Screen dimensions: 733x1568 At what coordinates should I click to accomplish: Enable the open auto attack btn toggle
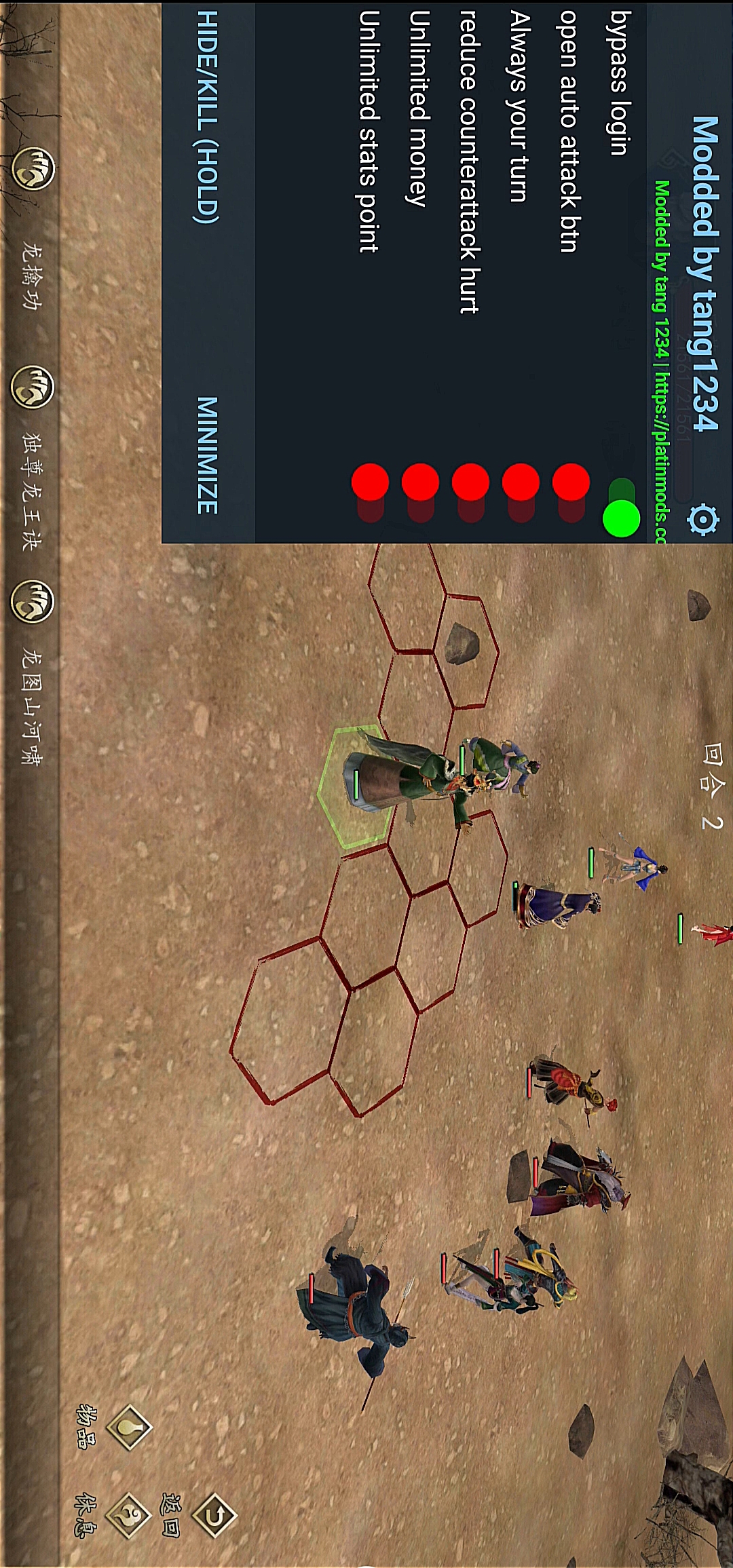tap(571, 492)
